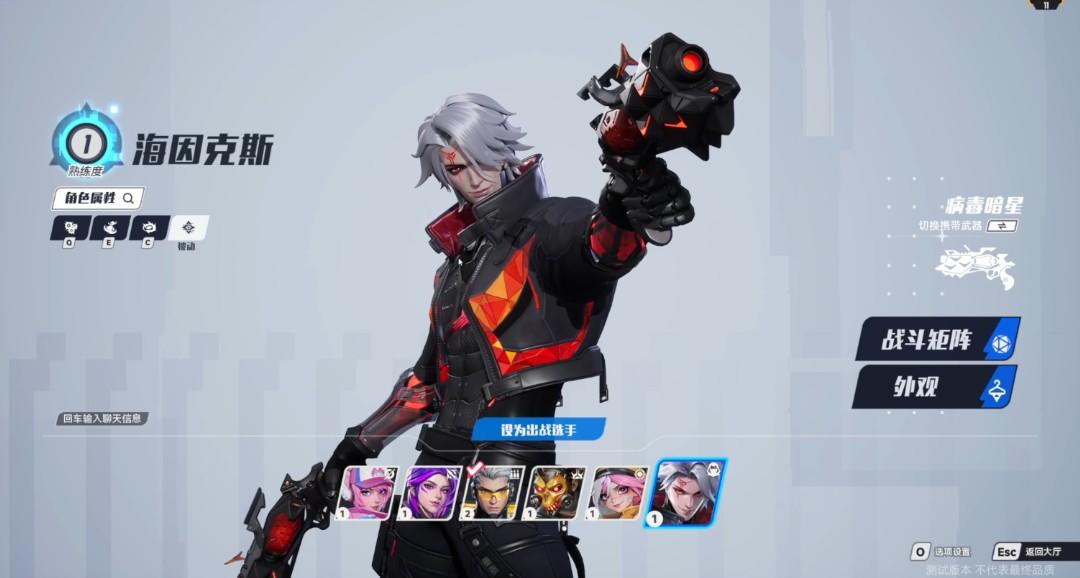Open the 战斗矩阵 battle matrix menu

tap(937, 341)
